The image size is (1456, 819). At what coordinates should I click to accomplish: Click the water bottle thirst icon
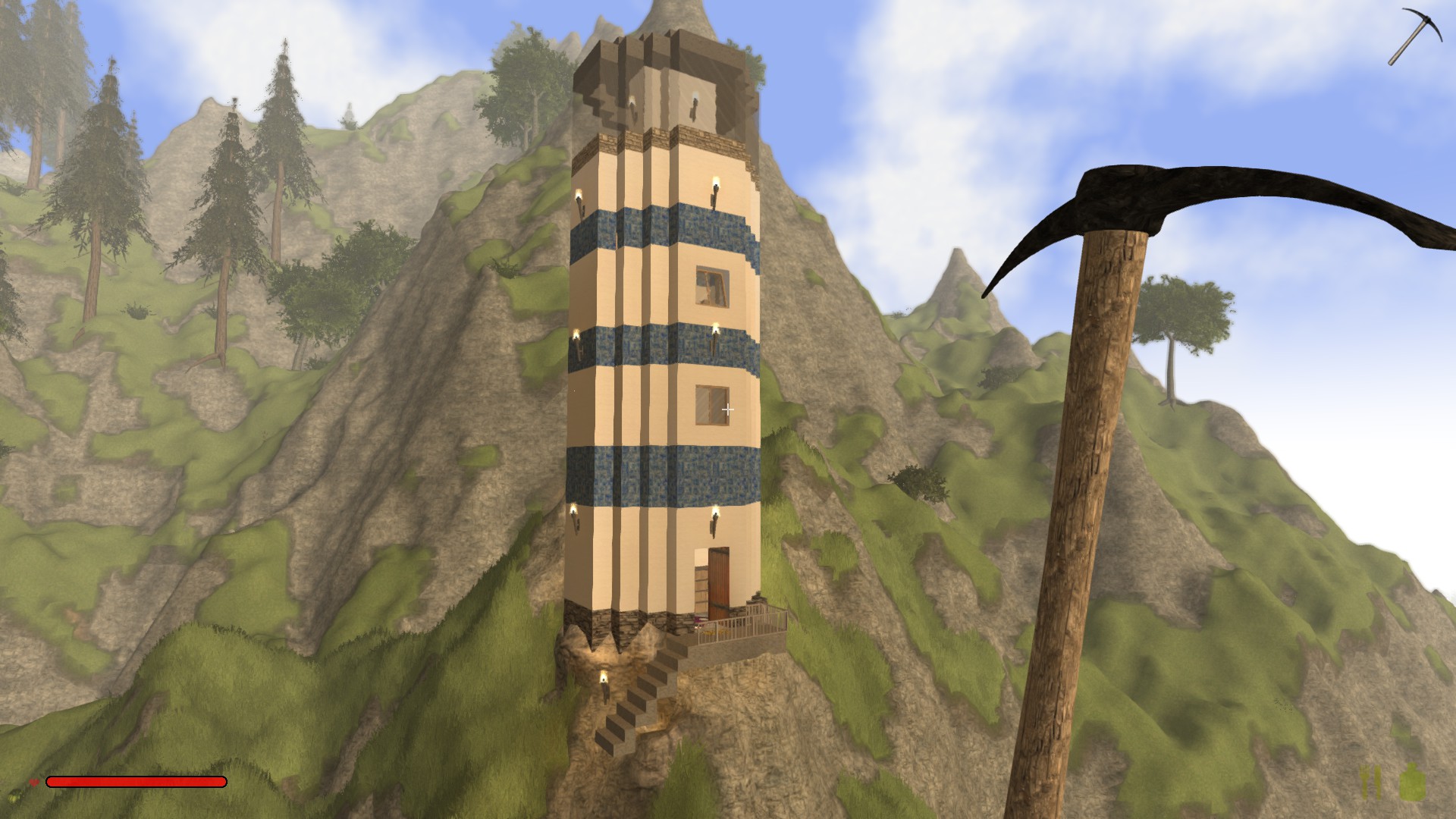click(x=1412, y=783)
